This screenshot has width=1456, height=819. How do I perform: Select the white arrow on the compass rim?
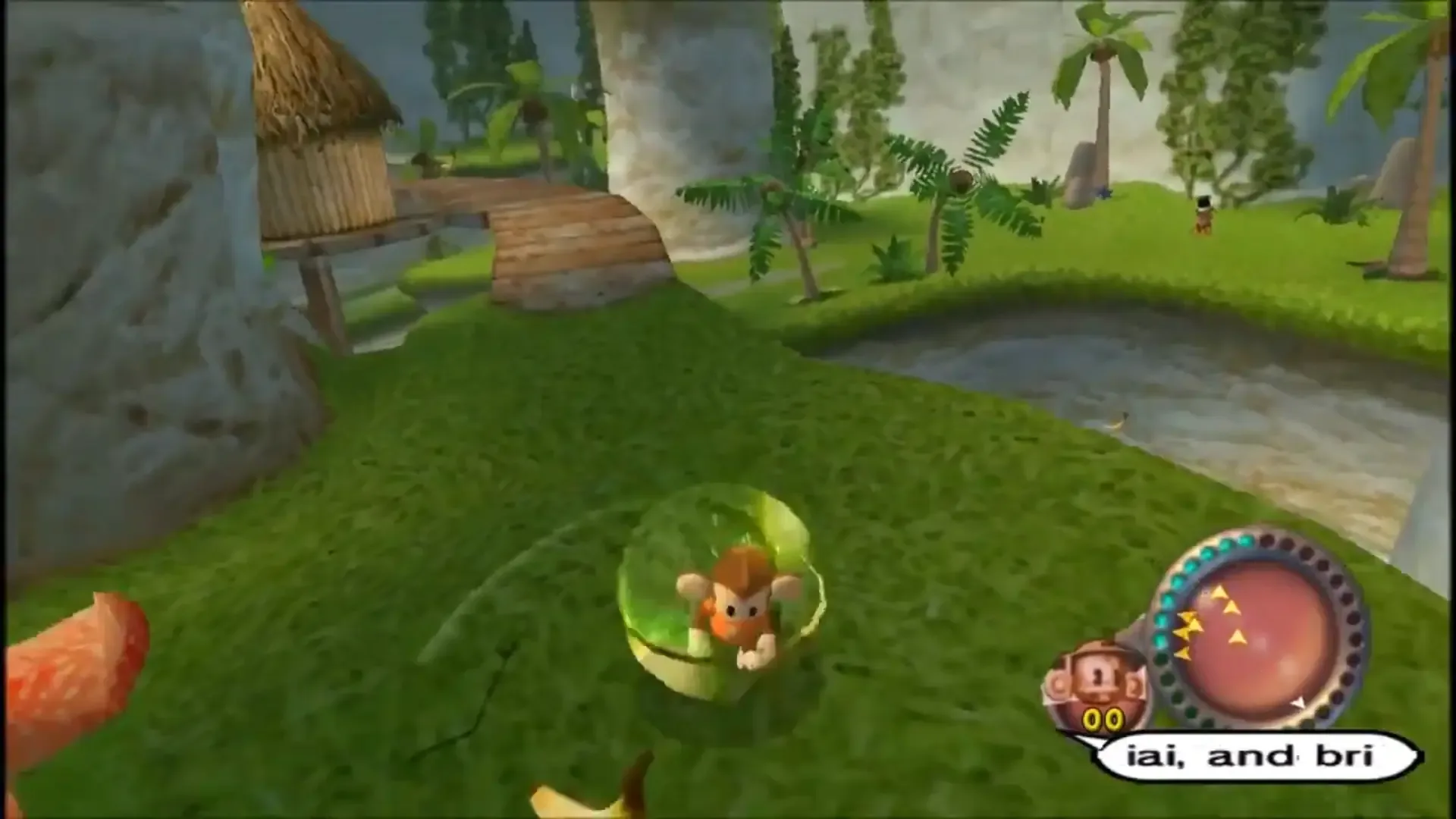(1300, 703)
